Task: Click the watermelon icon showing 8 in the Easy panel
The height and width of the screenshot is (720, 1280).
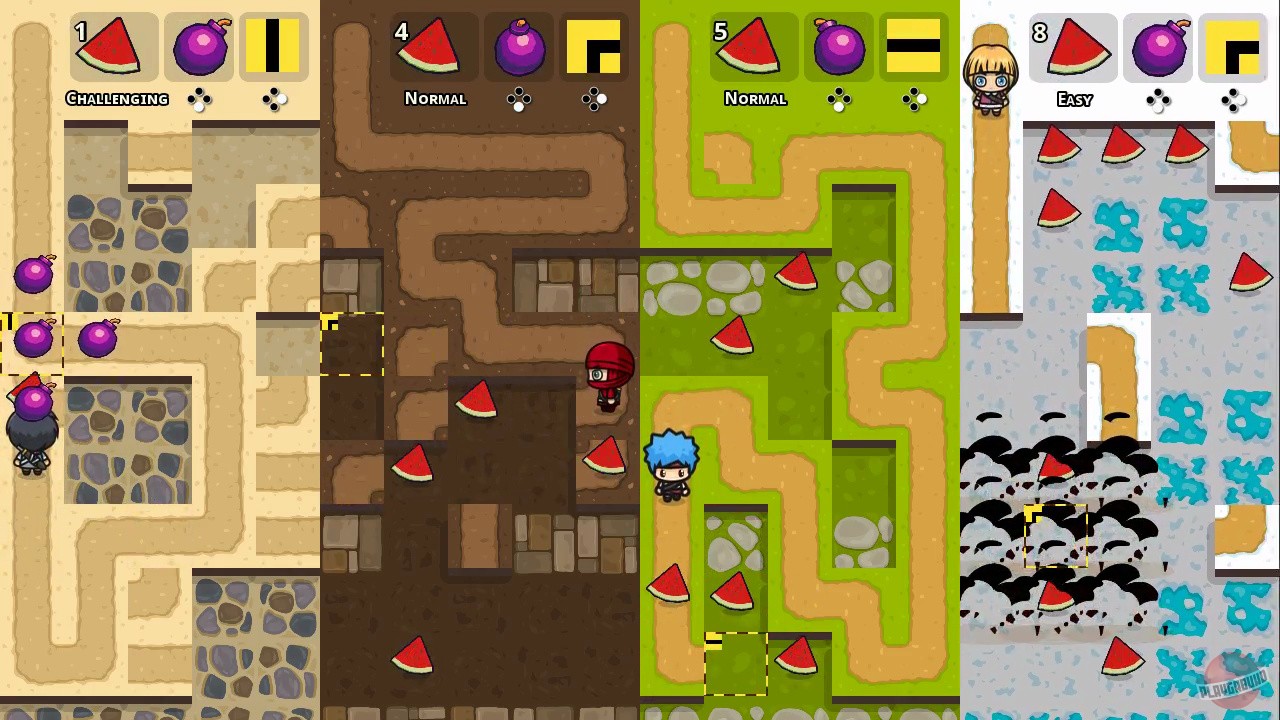Action: click(1073, 45)
